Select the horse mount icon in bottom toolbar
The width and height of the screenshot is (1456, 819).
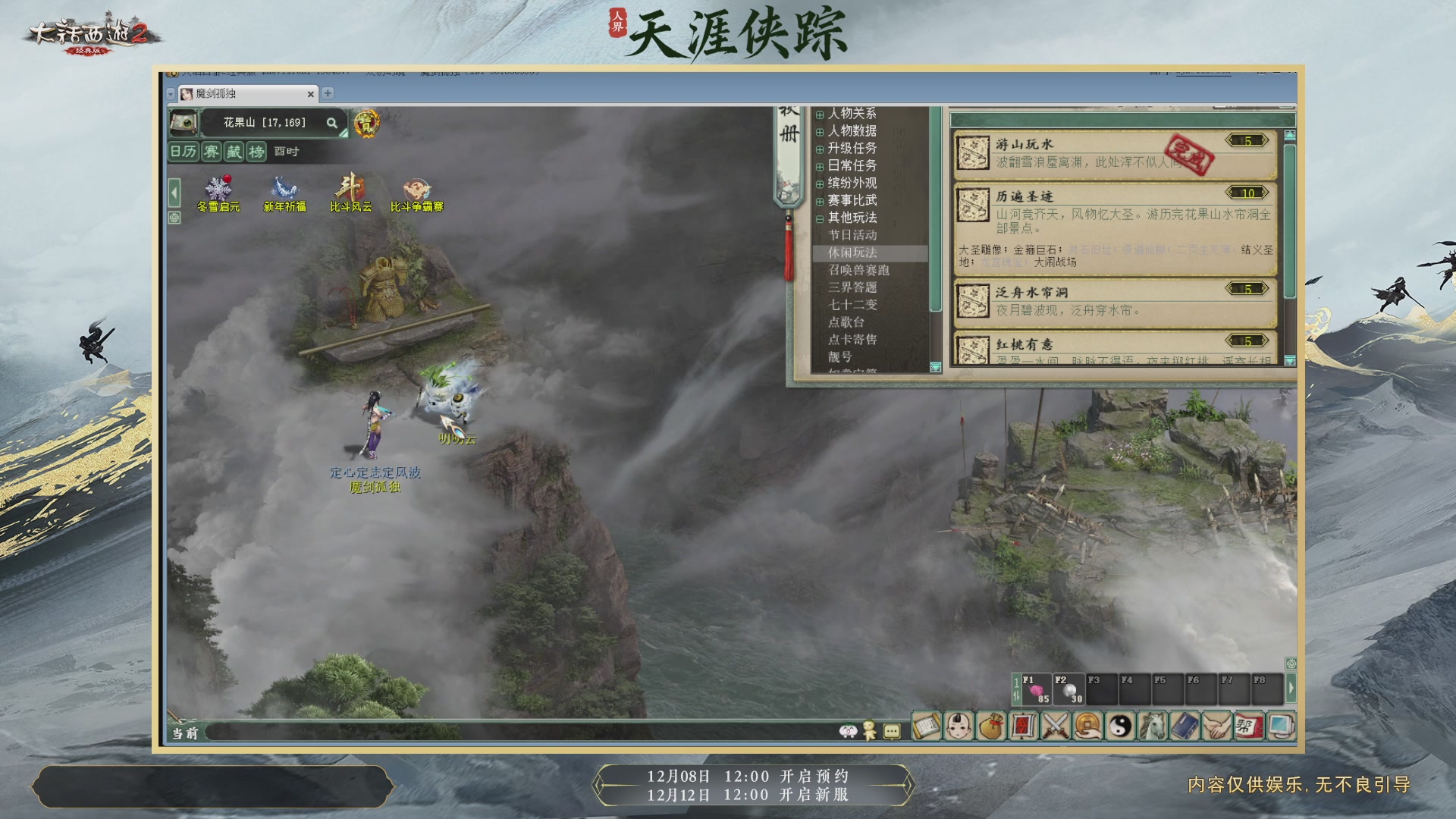1150,726
